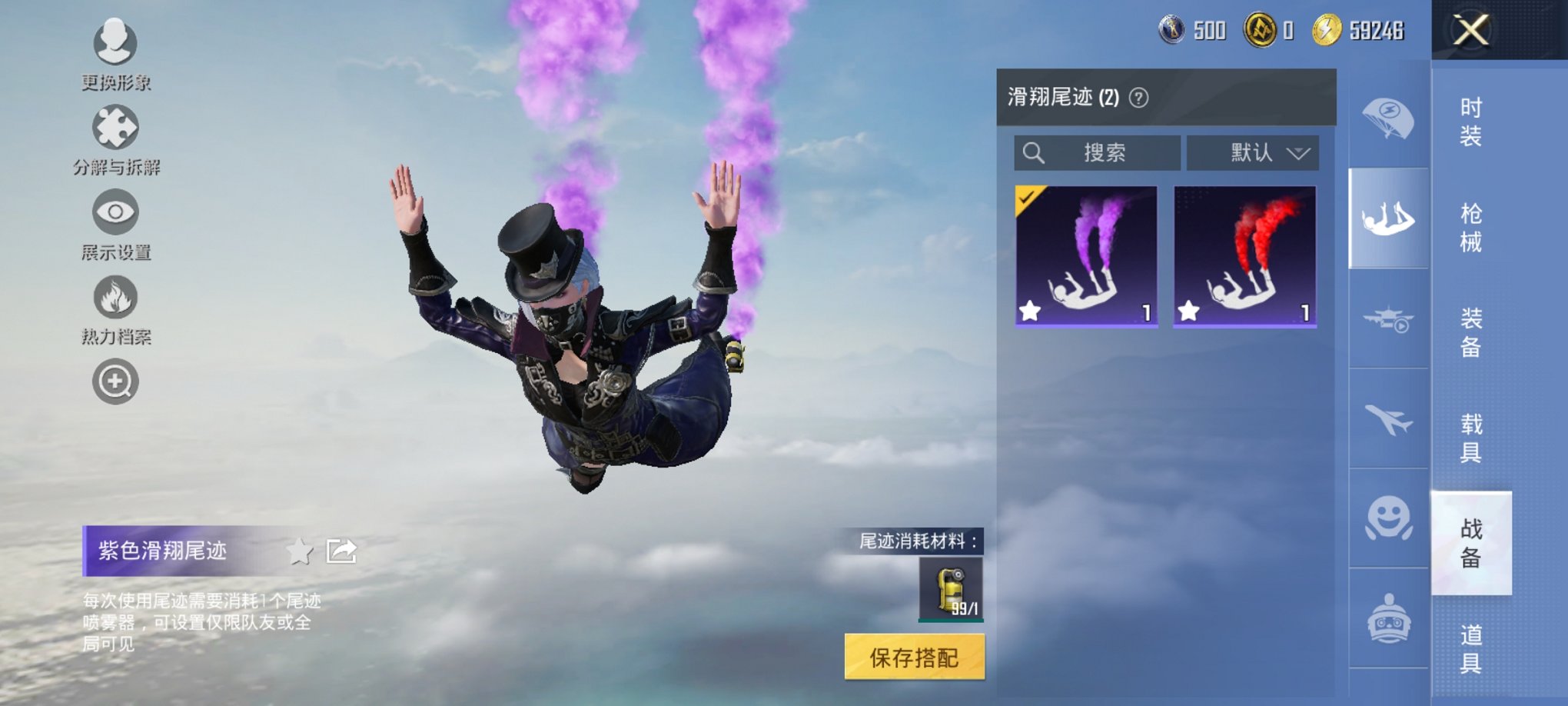This screenshot has width=1568, height=706.
Task: Expand the 默认 sorting dropdown
Action: coord(1253,153)
